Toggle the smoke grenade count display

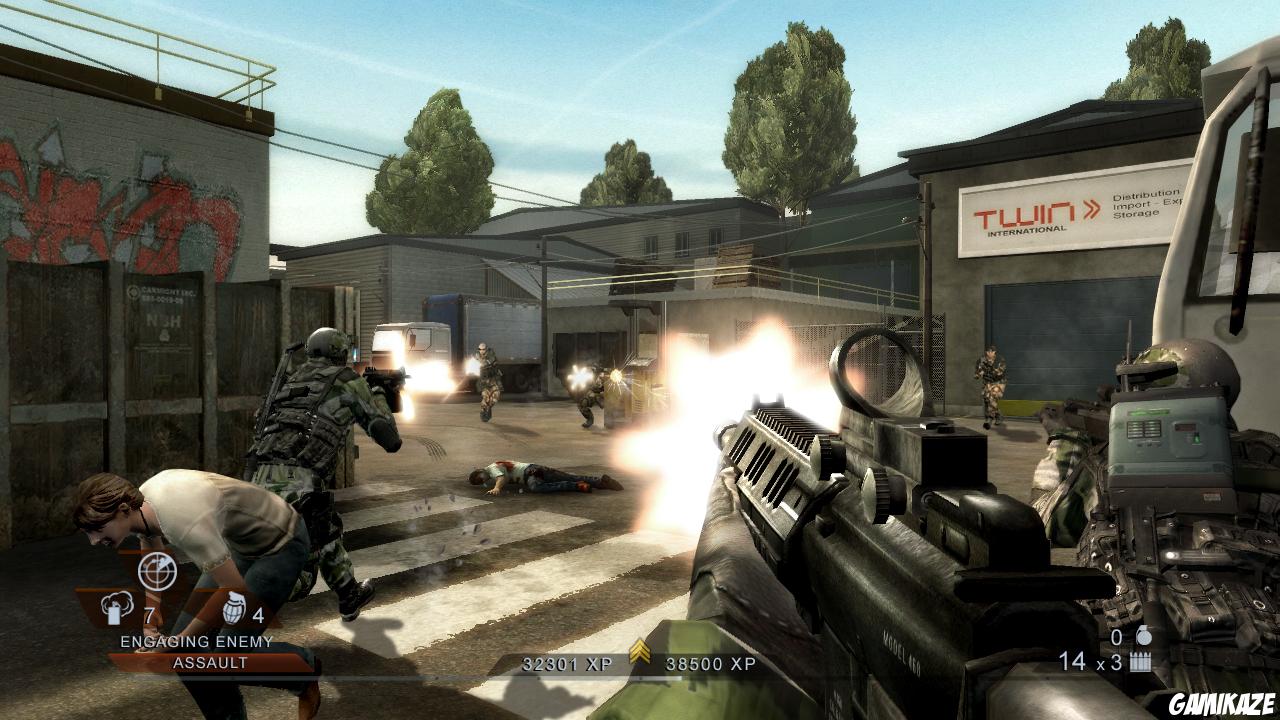coord(147,614)
